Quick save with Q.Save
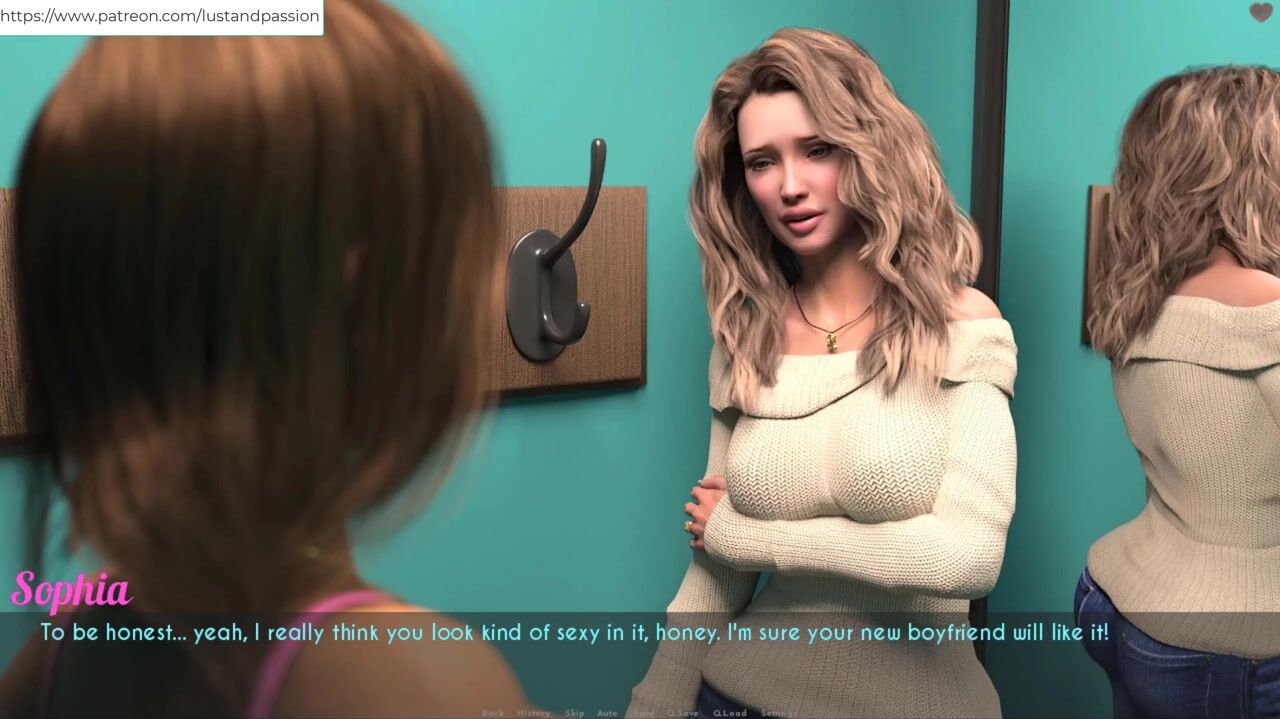The image size is (1280, 719). coord(683,713)
